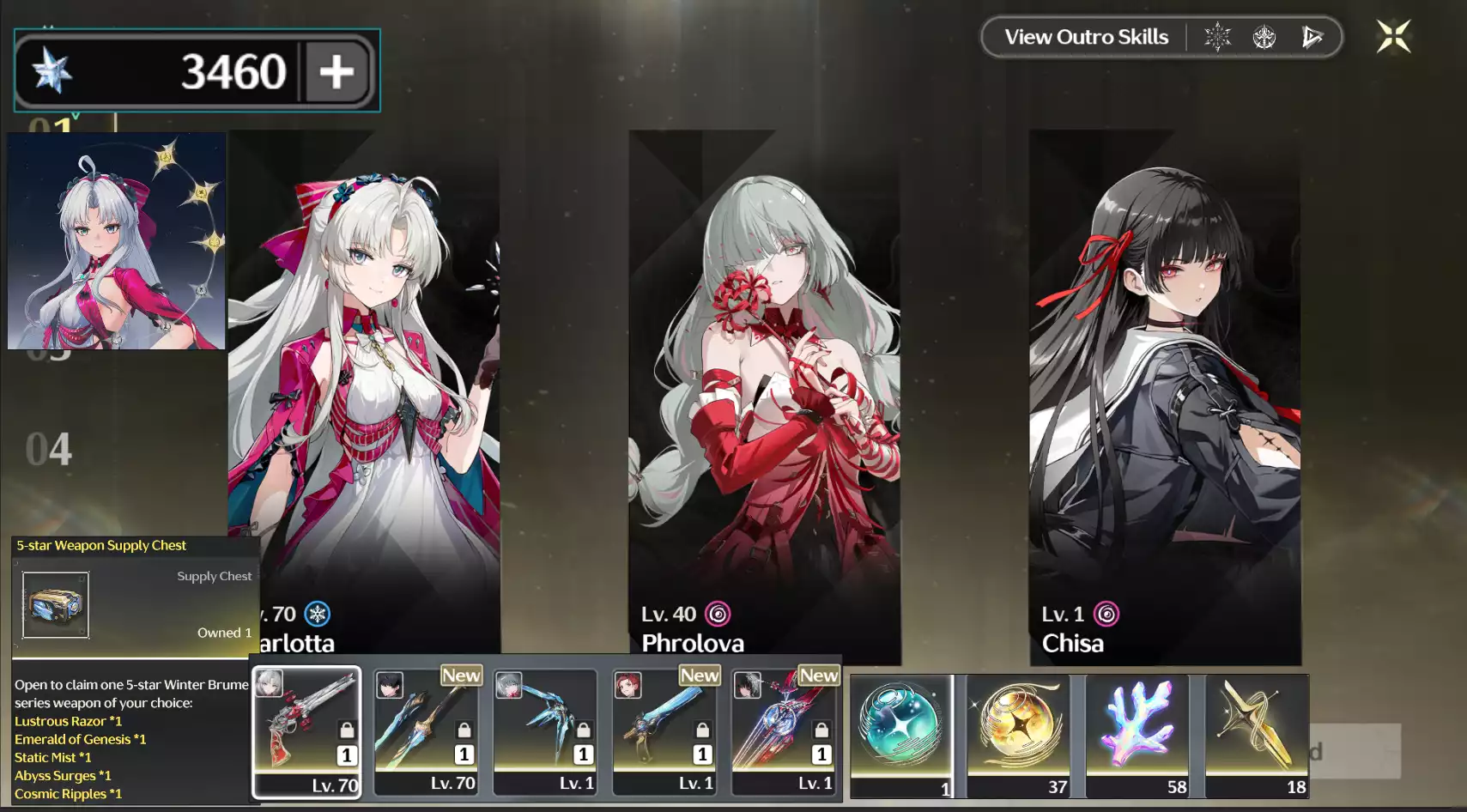Select the New dark sword at Lv. 70
This screenshot has width=1467, height=812.
click(426, 731)
